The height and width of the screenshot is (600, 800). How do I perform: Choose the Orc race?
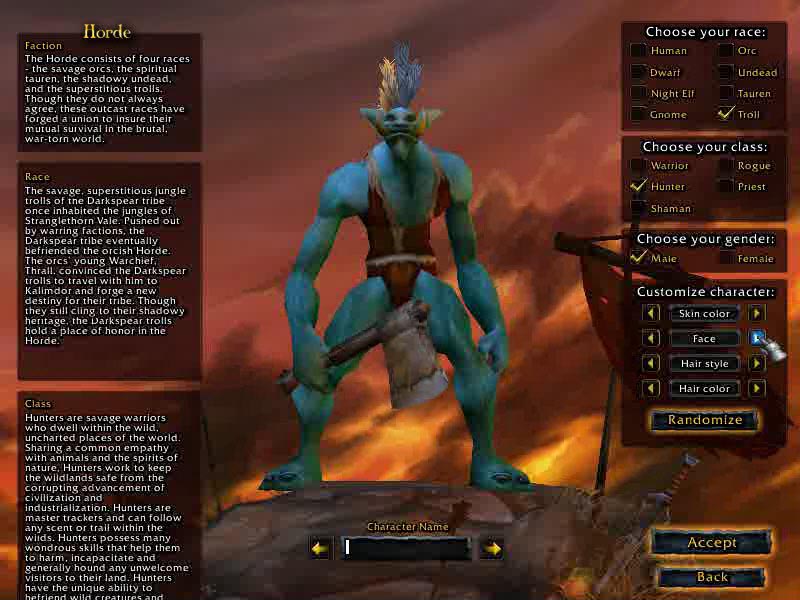click(x=726, y=50)
